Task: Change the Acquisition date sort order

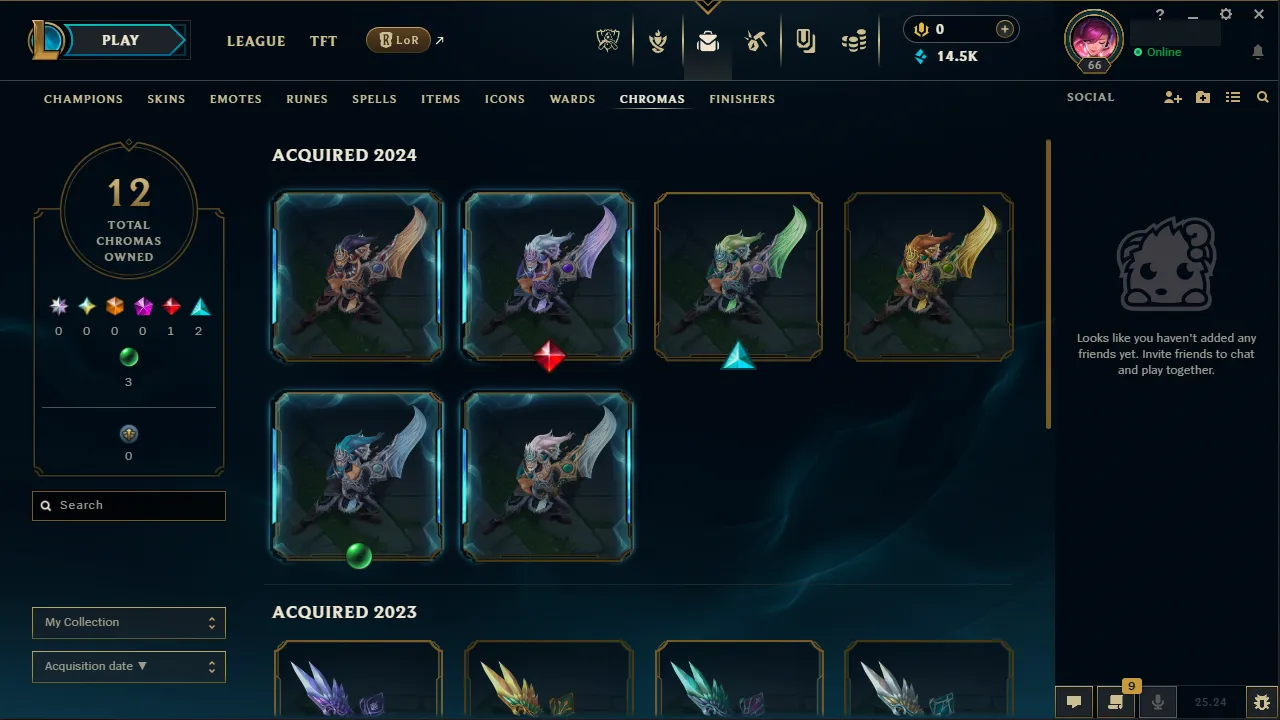Action: 128,666
